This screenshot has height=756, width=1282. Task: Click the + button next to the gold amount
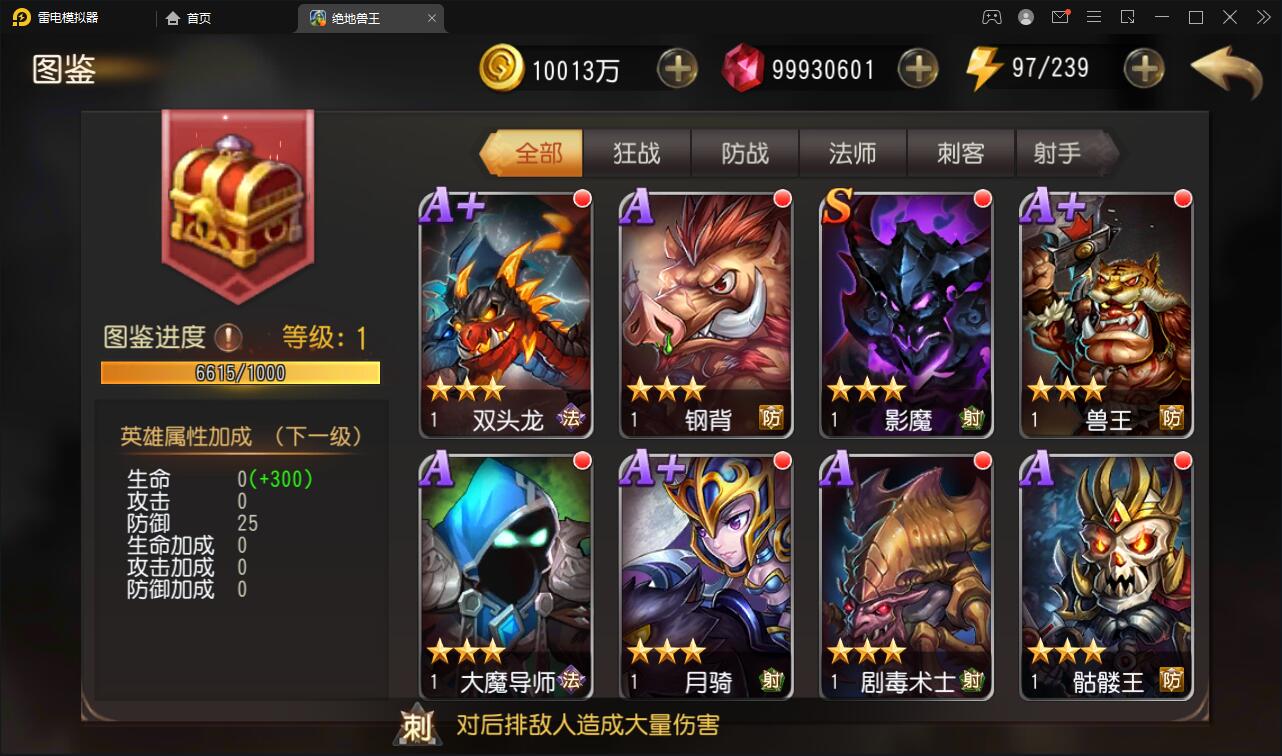pos(678,68)
